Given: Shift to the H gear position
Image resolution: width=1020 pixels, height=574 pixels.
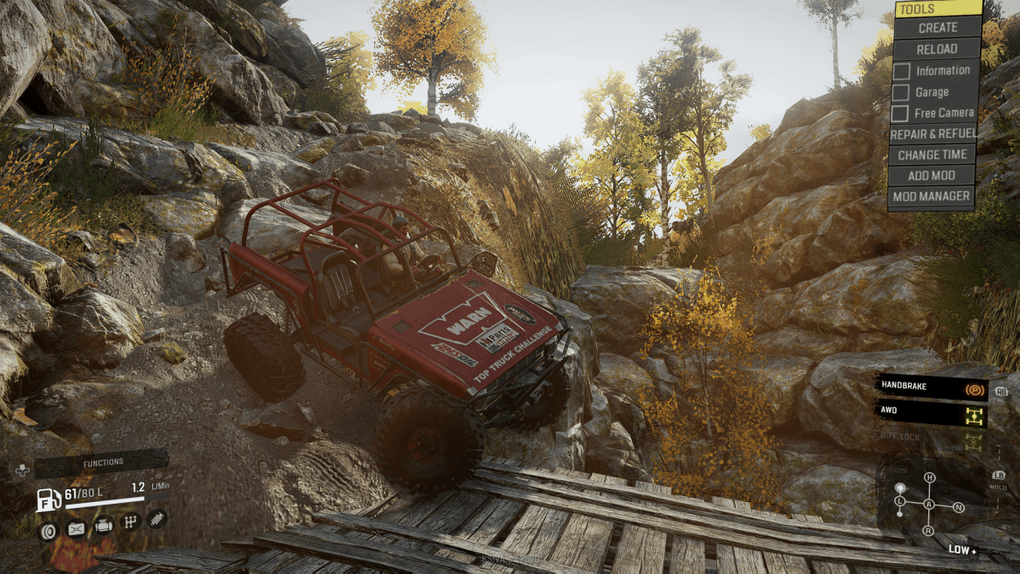Looking at the screenshot, I should click(929, 477).
